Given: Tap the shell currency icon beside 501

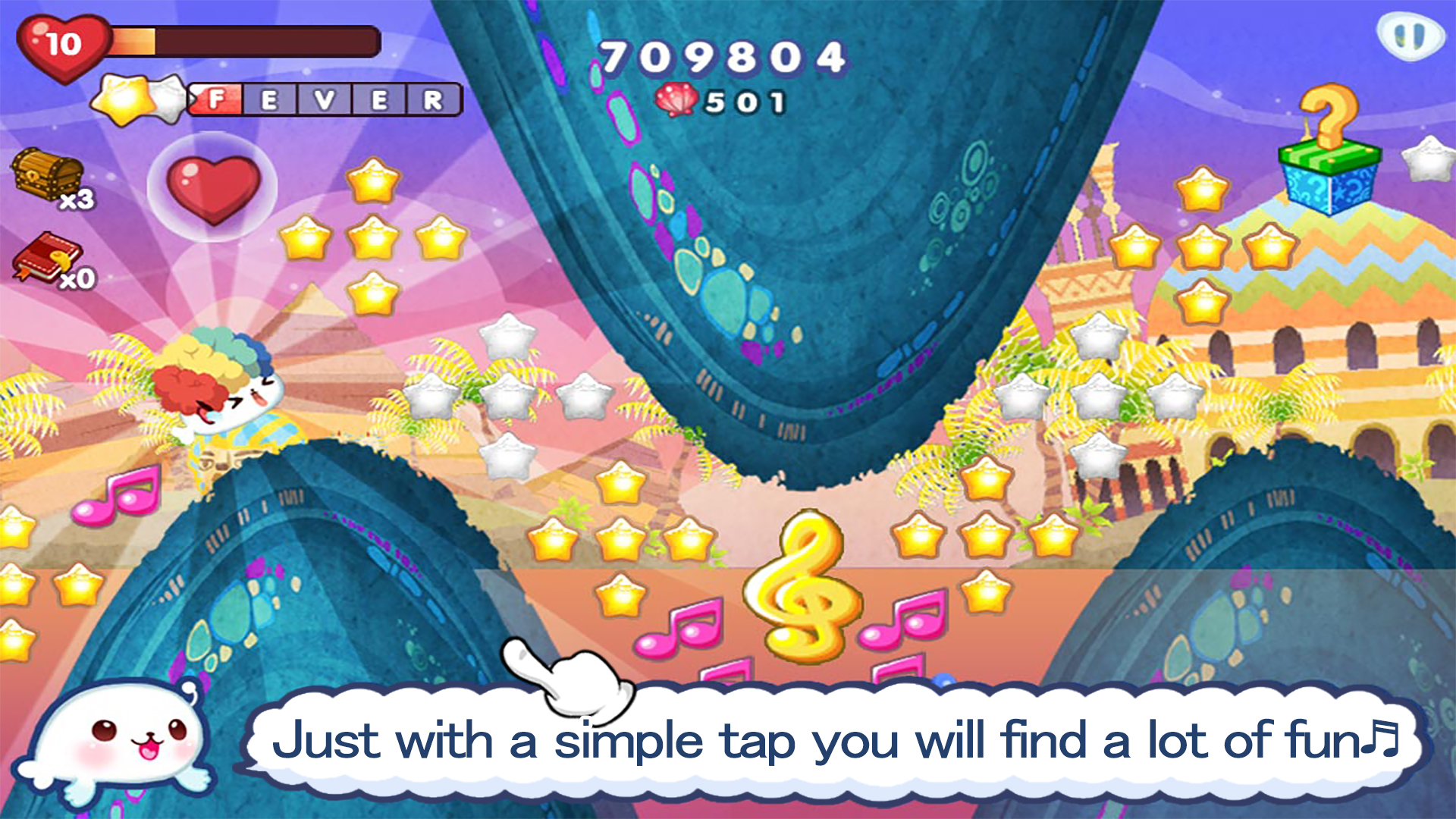Looking at the screenshot, I should 677,99.
